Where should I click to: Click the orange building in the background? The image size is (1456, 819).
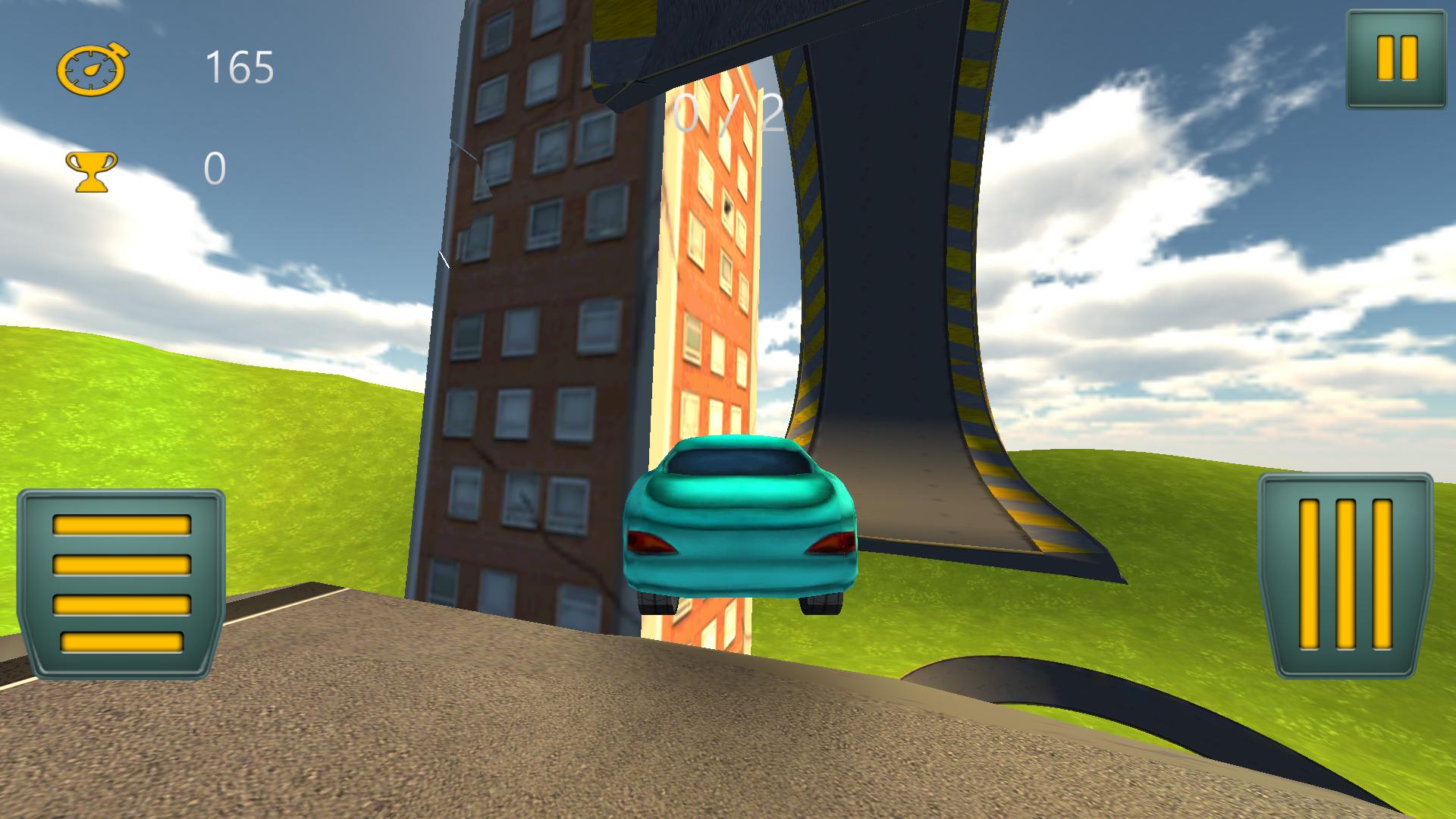pyautogui.click(x=713, y=303)
